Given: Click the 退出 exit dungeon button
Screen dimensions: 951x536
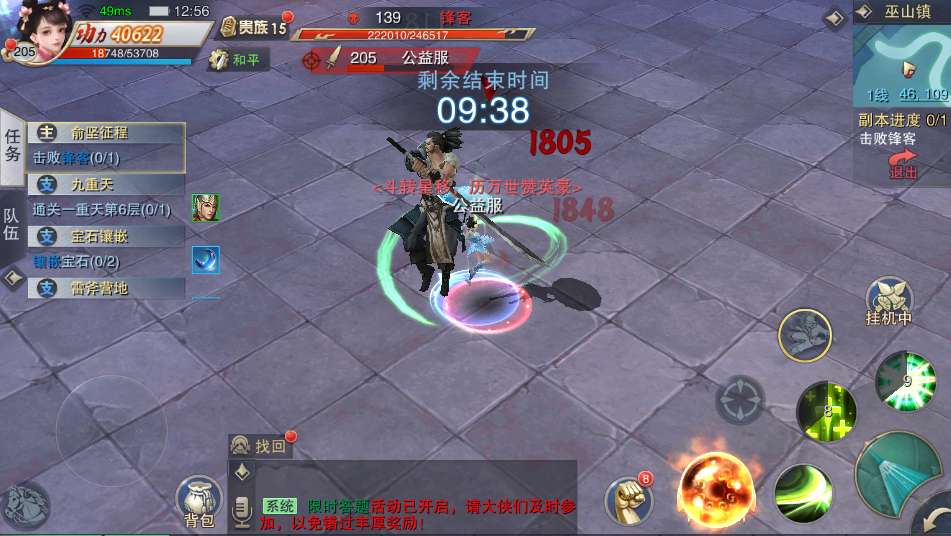Looking at the screenshot, I should pos(903,164).
